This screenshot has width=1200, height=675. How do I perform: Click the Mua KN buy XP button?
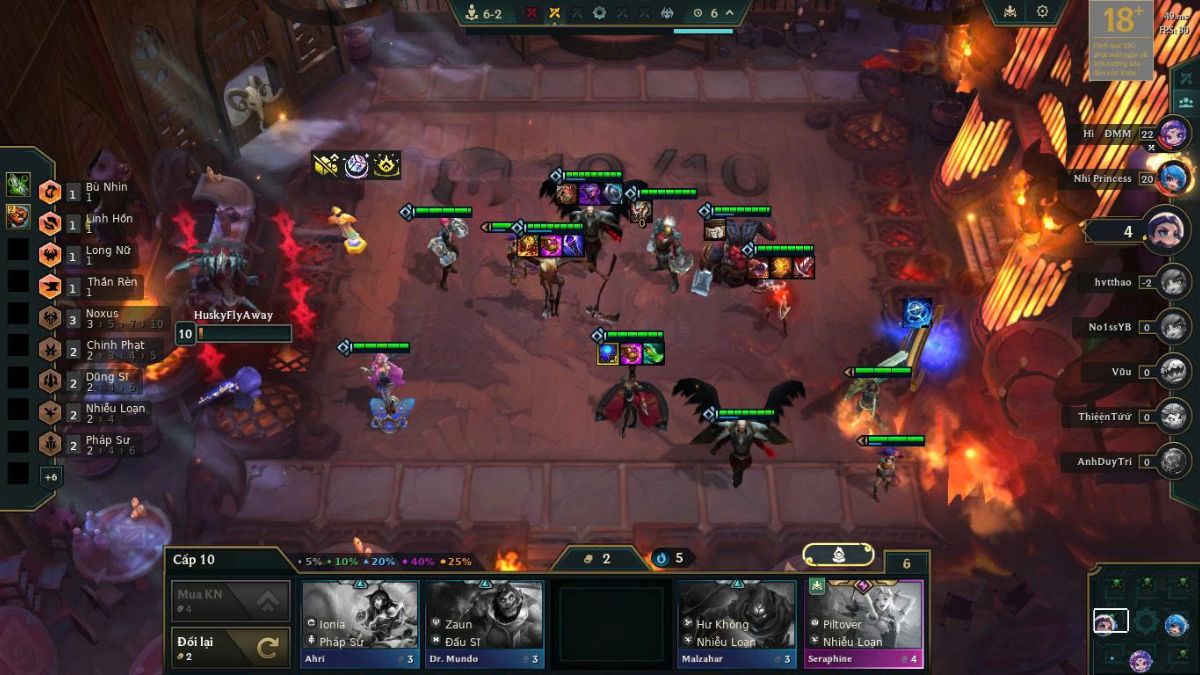pos(231,601)
